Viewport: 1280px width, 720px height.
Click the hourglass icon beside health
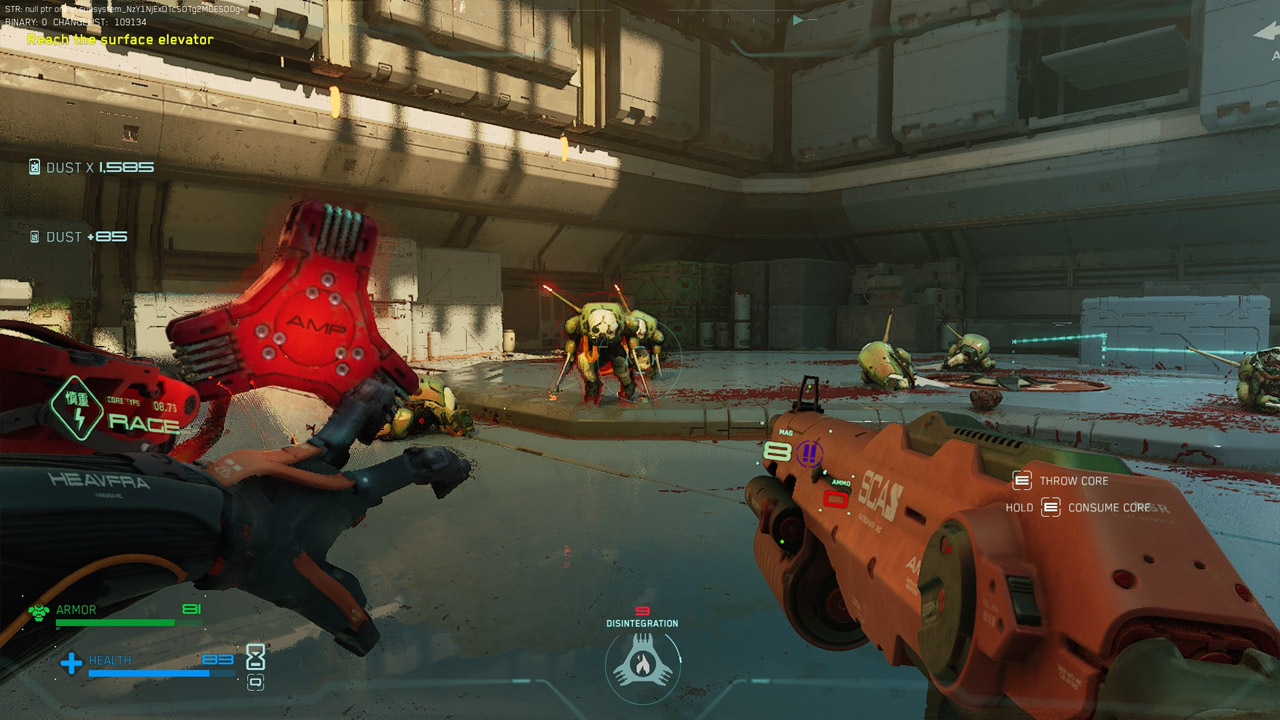coord(256,656)
